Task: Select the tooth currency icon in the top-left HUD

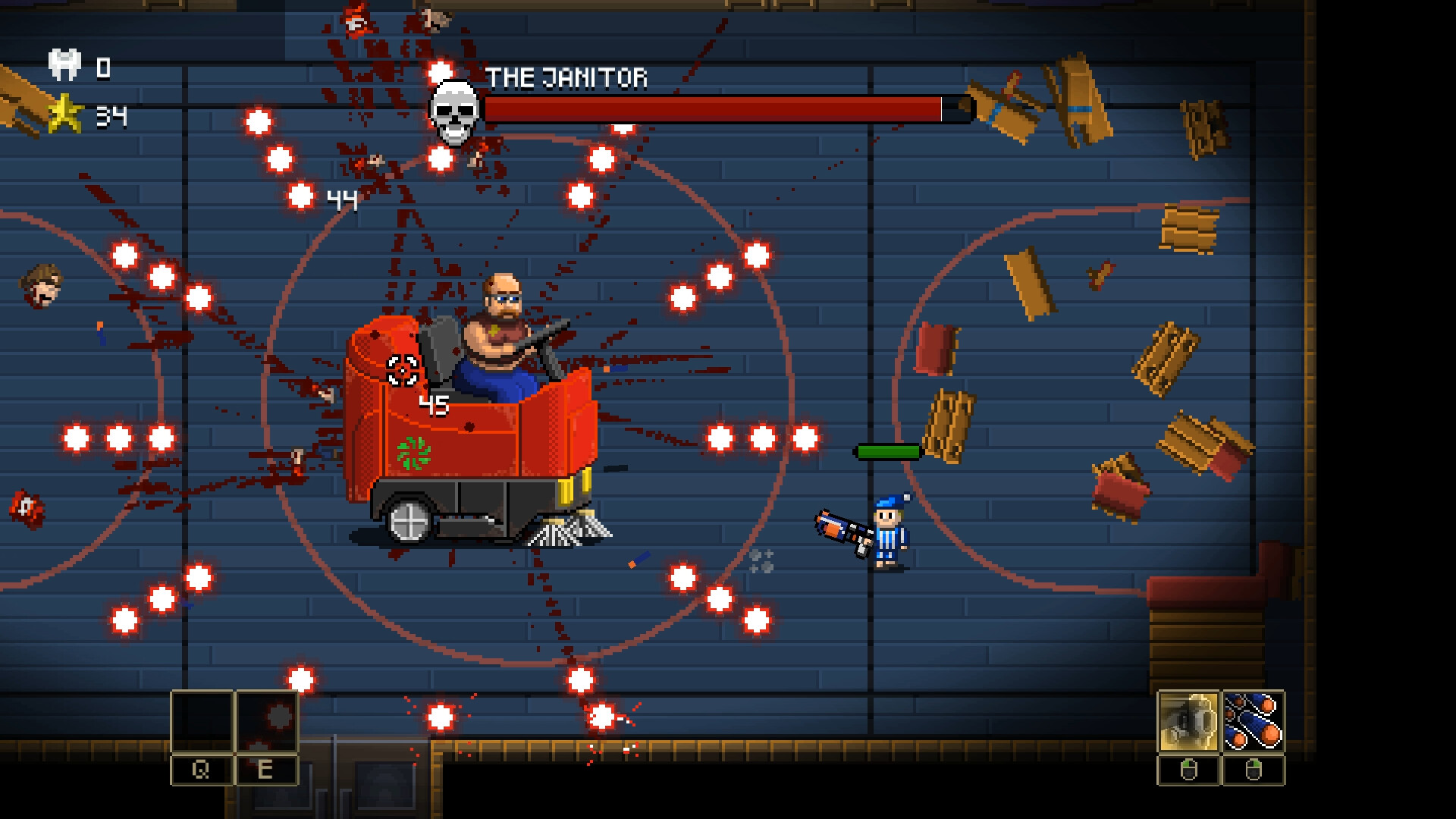Action: [x=65, y=67]
